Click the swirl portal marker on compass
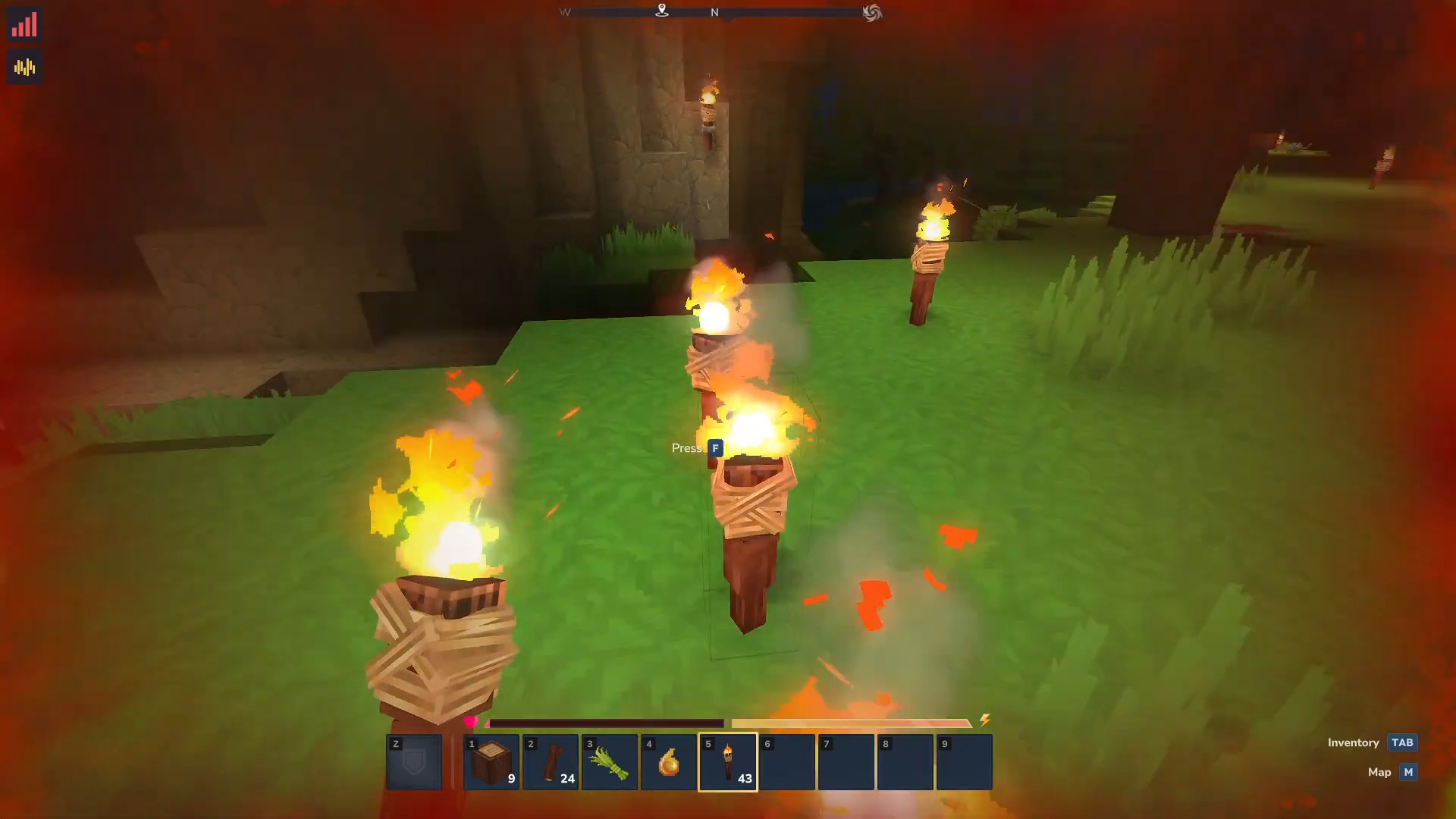 click(872, 13)
